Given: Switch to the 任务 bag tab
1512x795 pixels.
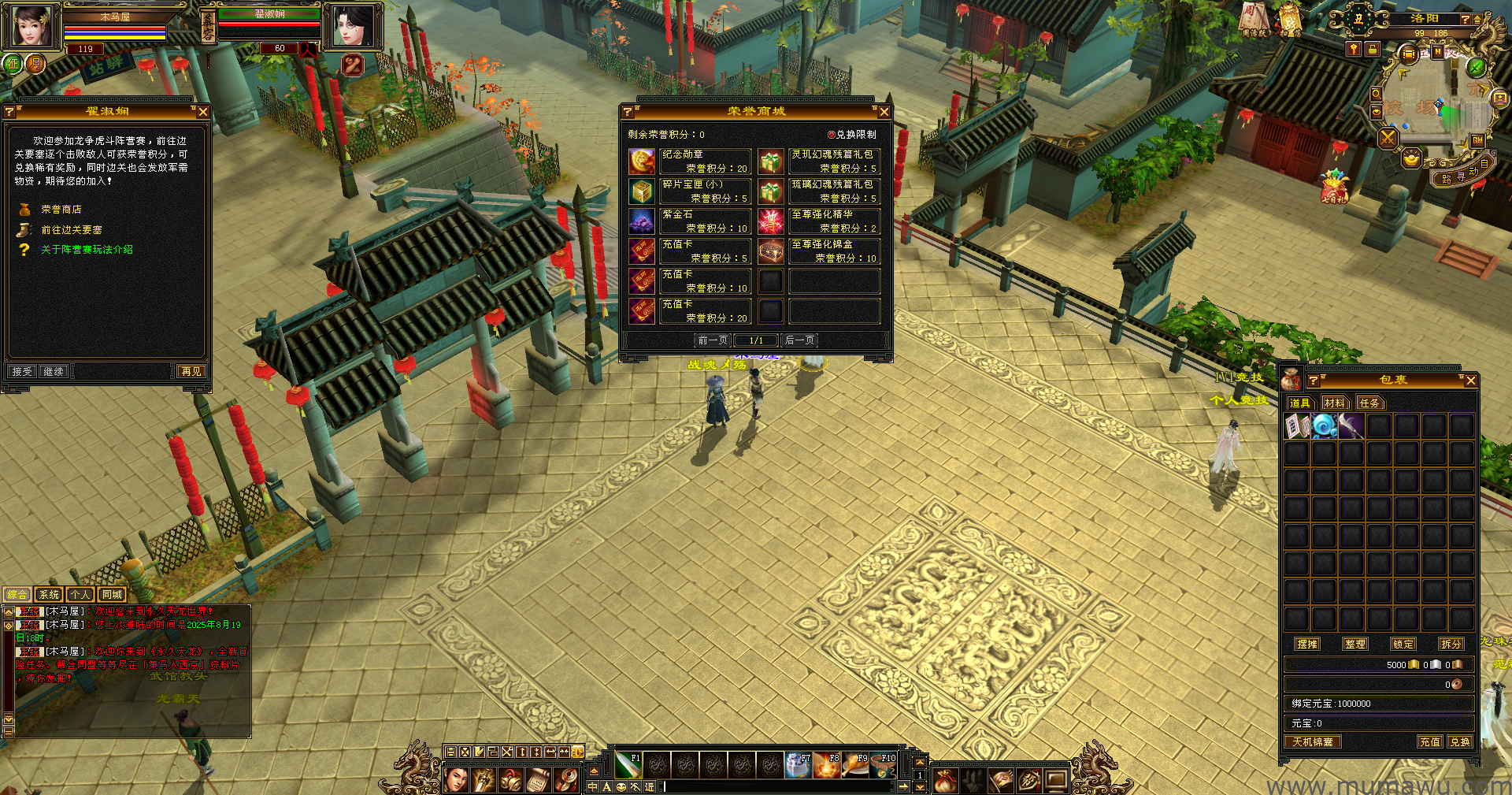Looking at the screenshot, I should 1369,403.
